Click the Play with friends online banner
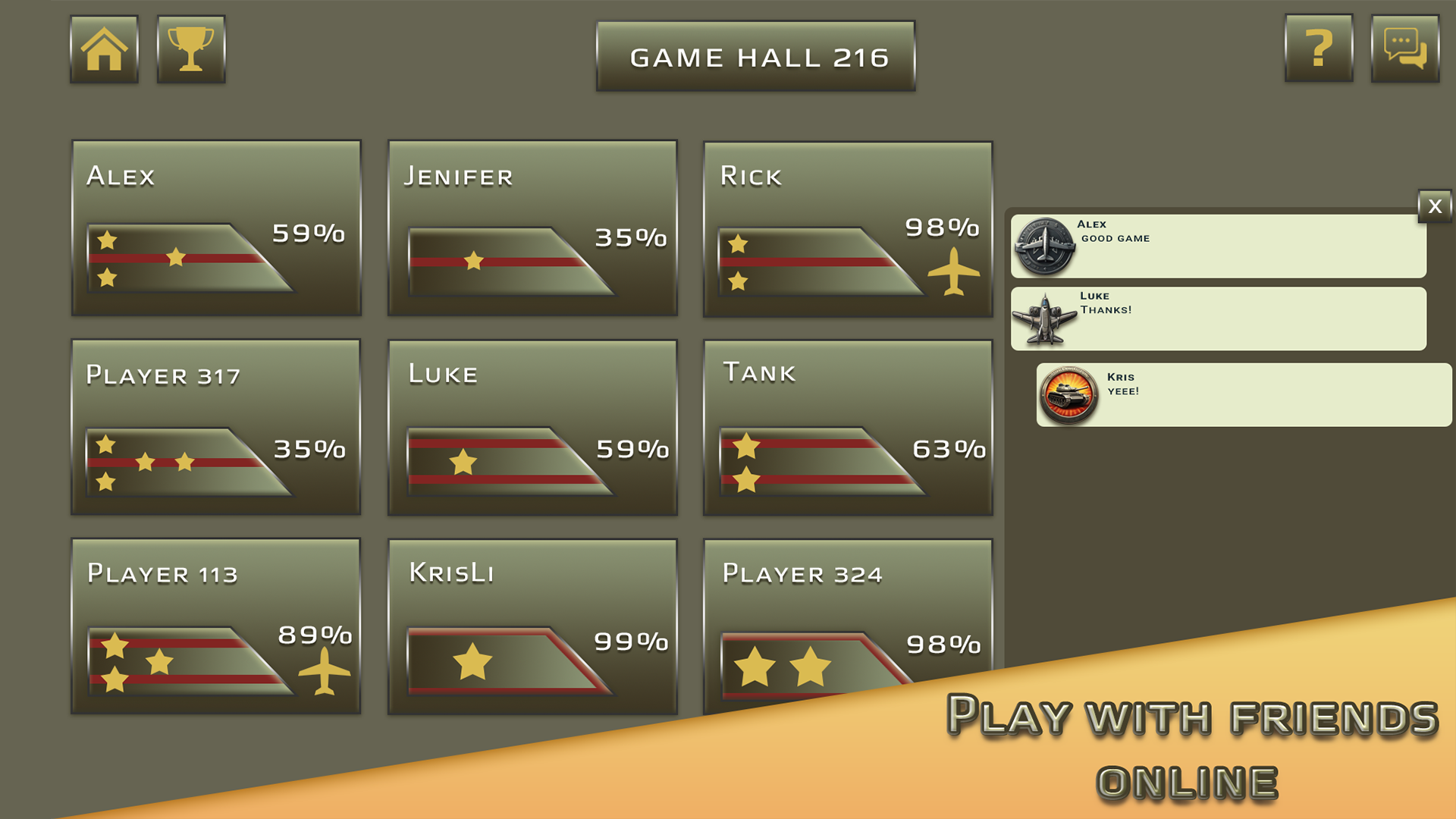This screenshot has height=819, width=1456. point(1191,747)
